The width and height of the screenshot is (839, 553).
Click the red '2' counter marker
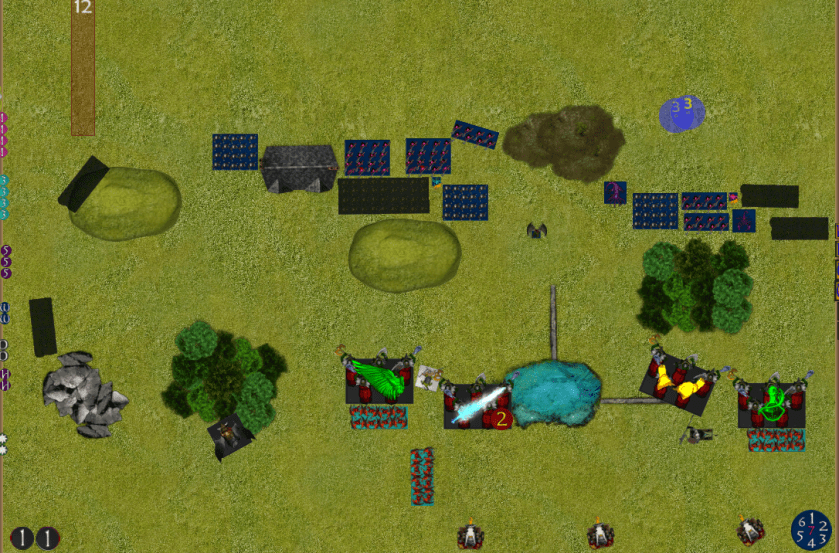pyautogui.click(x=501, y=417)
